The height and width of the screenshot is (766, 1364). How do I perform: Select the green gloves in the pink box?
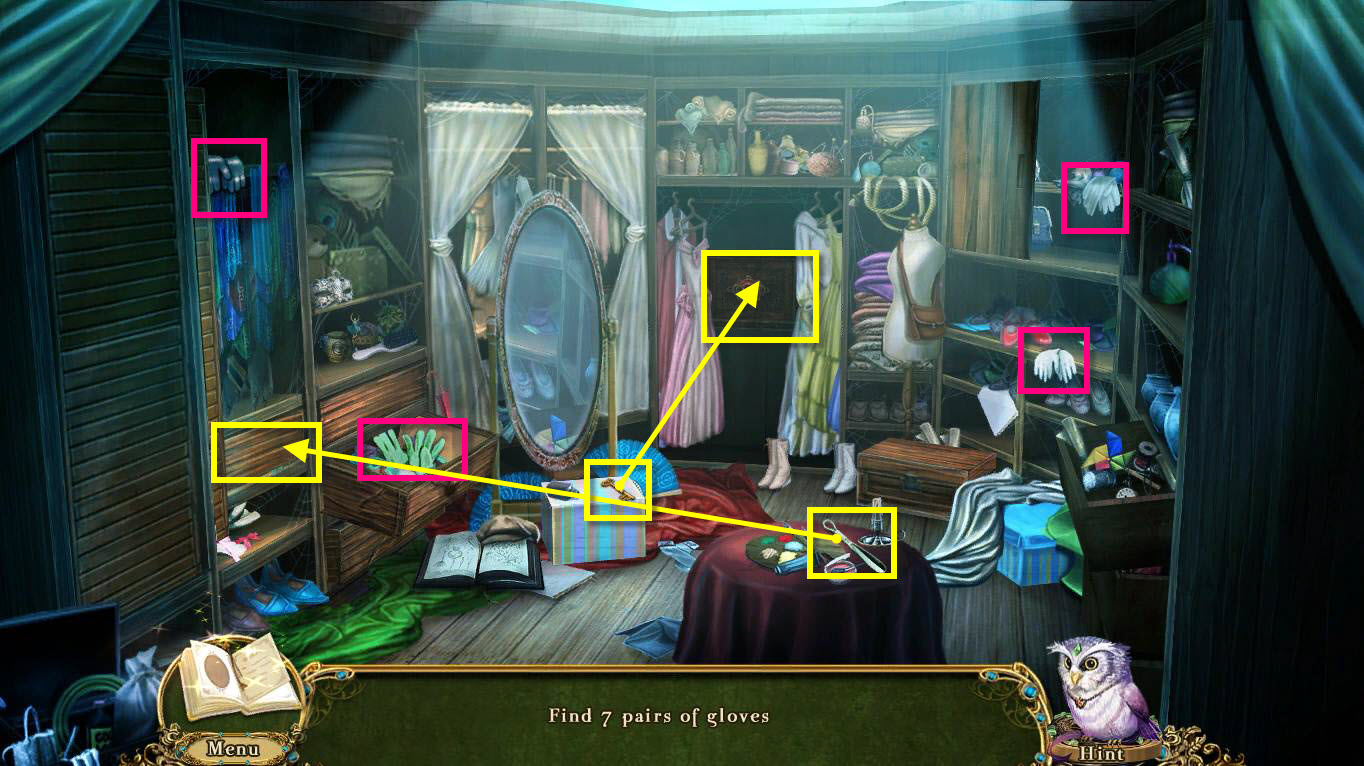click(413, 447)
